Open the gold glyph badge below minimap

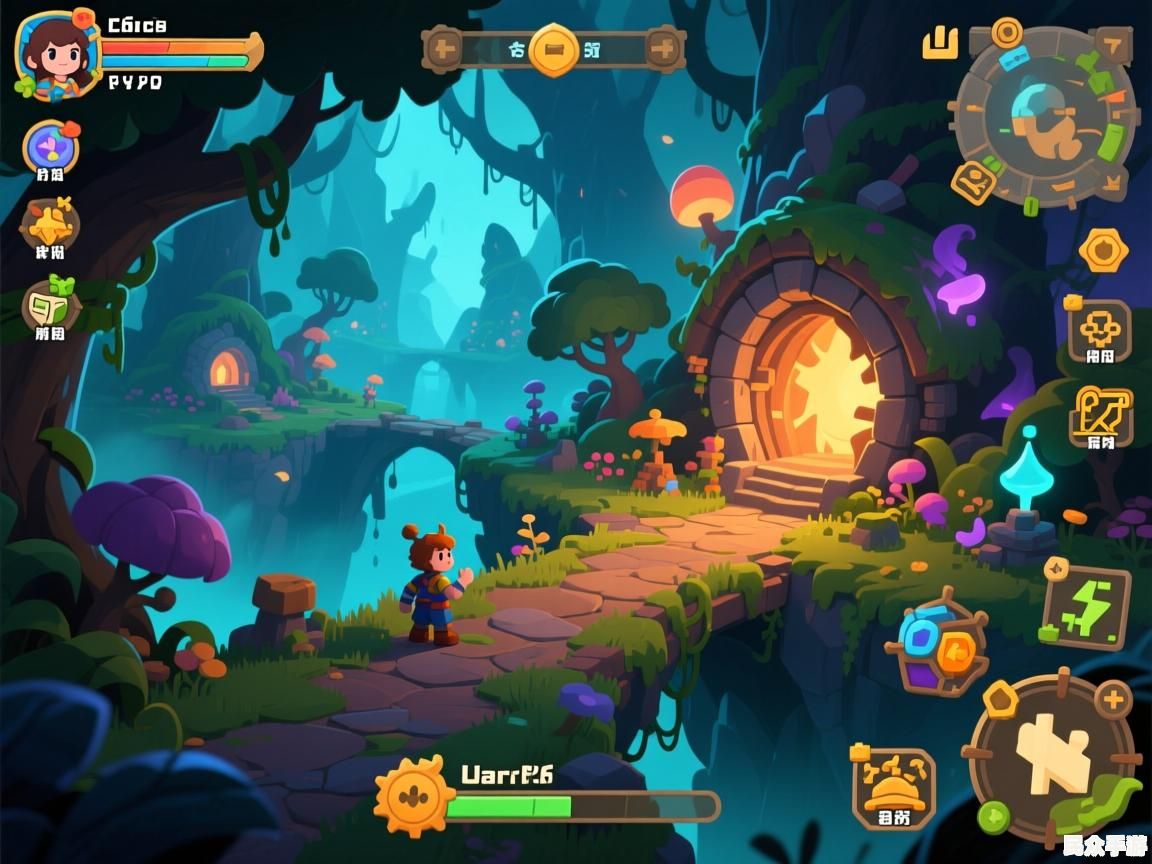pos(972,183)
